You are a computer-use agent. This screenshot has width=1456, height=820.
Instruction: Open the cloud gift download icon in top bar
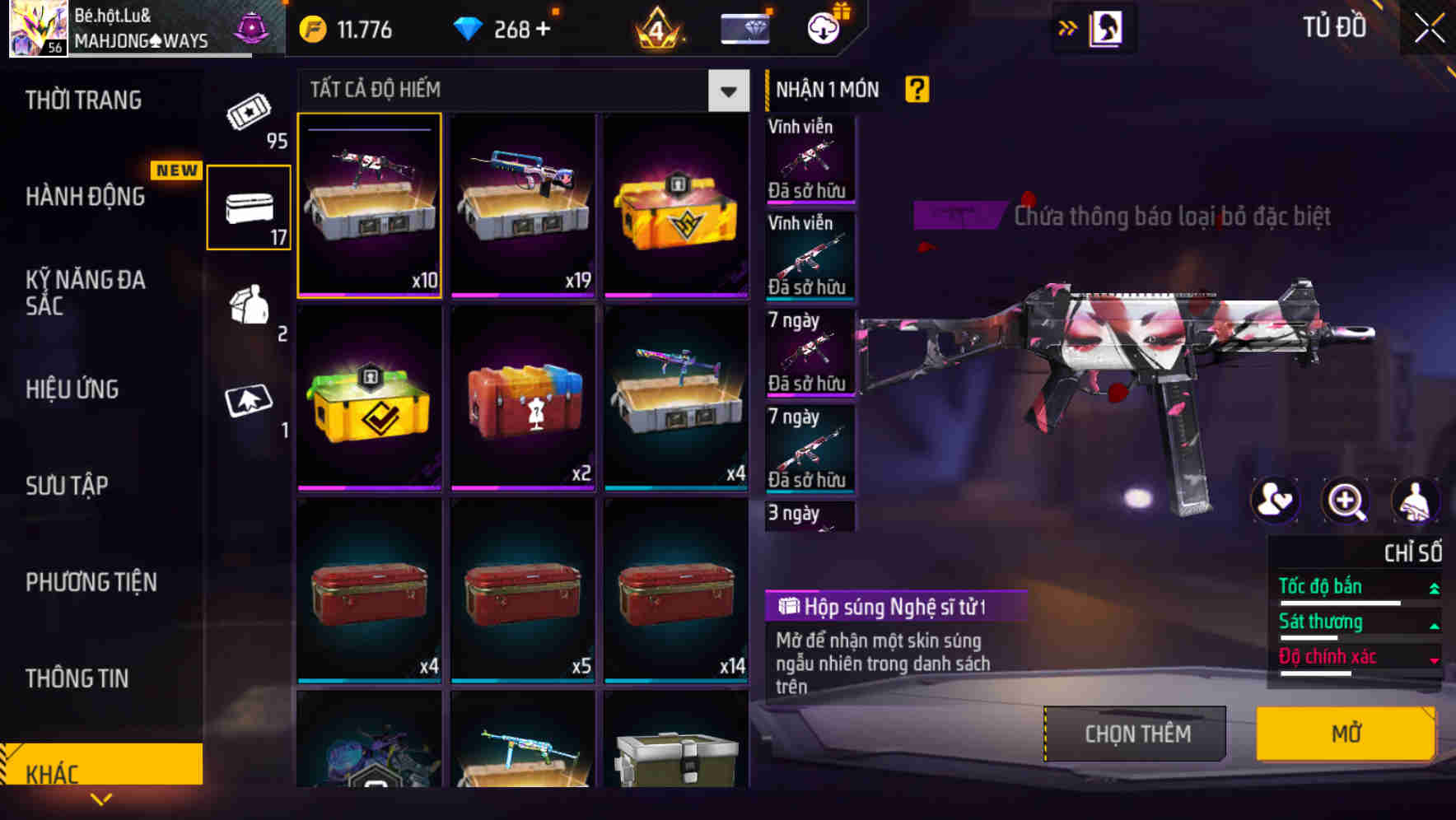click(822, 27)
